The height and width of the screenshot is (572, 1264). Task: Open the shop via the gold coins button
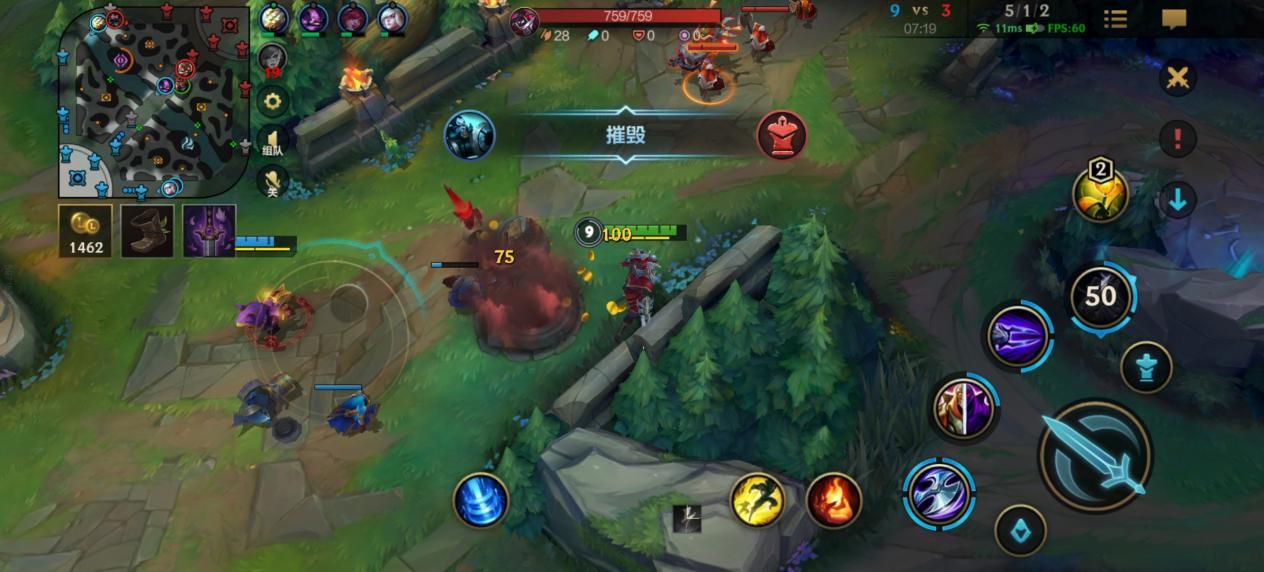click(86, 231)
